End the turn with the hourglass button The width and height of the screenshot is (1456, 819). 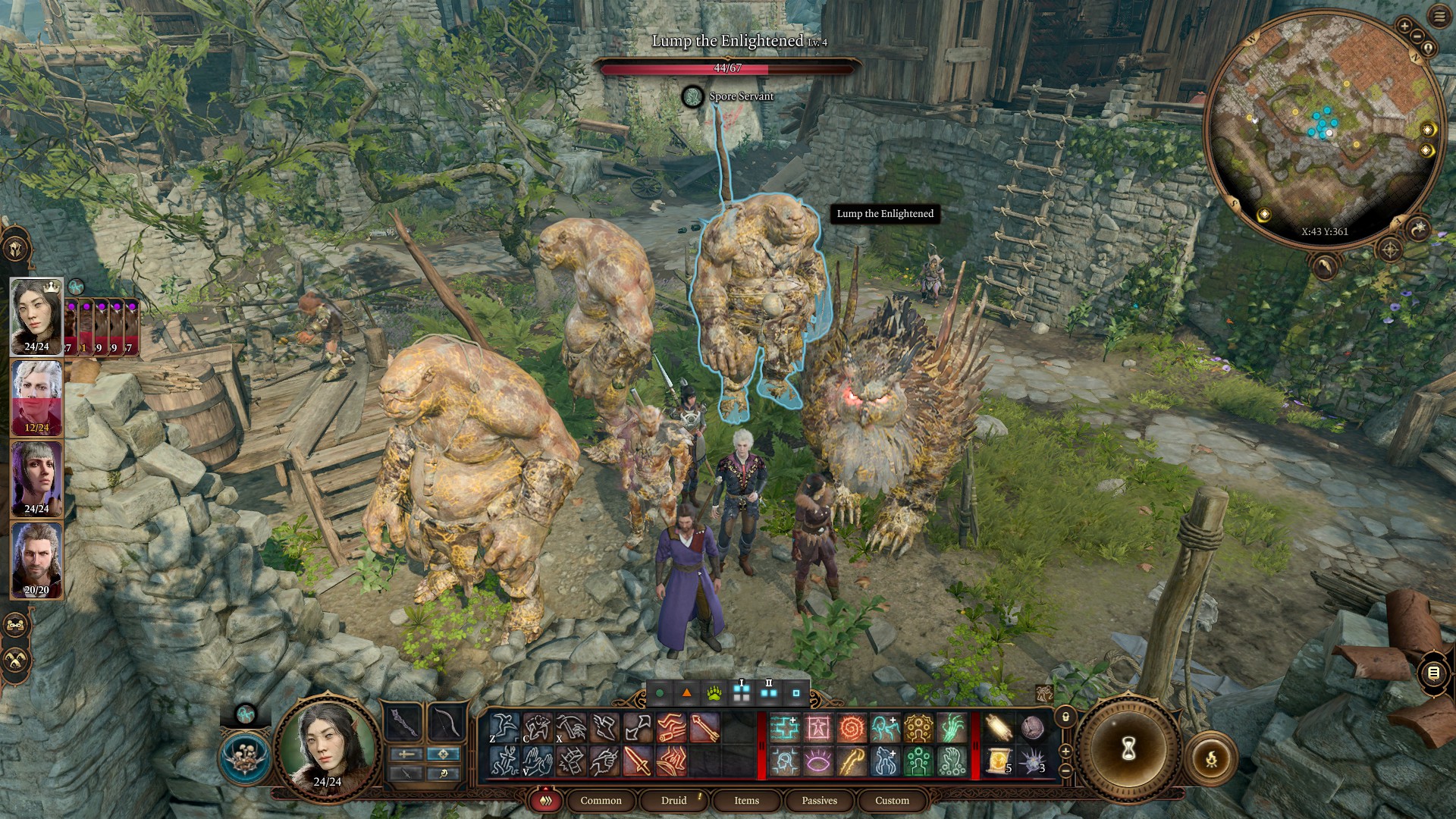tap(1128, 748)
